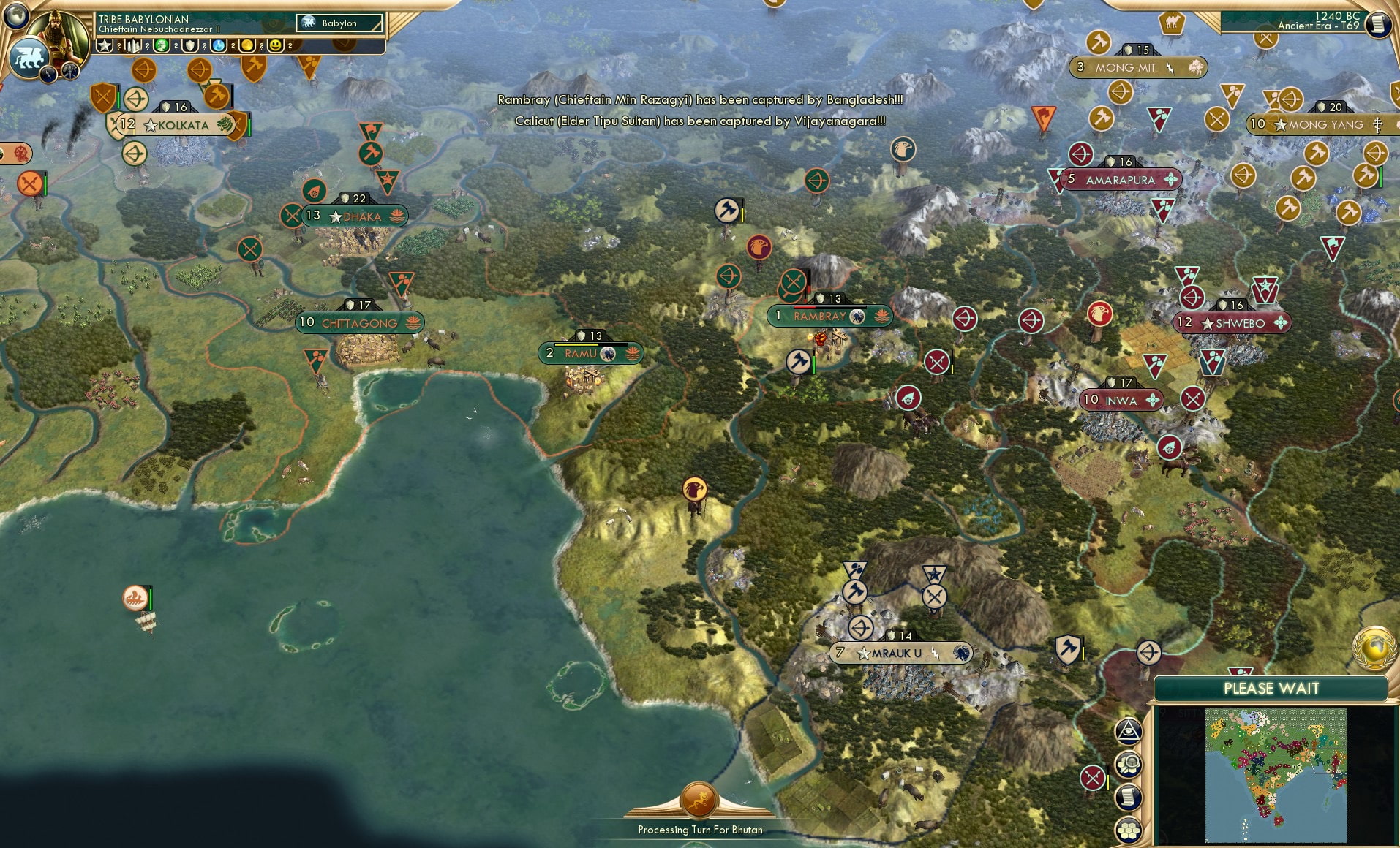1400x848 pixels.
Task: Click the gold coin icon in the resource bar
Action: click(247, 45)
